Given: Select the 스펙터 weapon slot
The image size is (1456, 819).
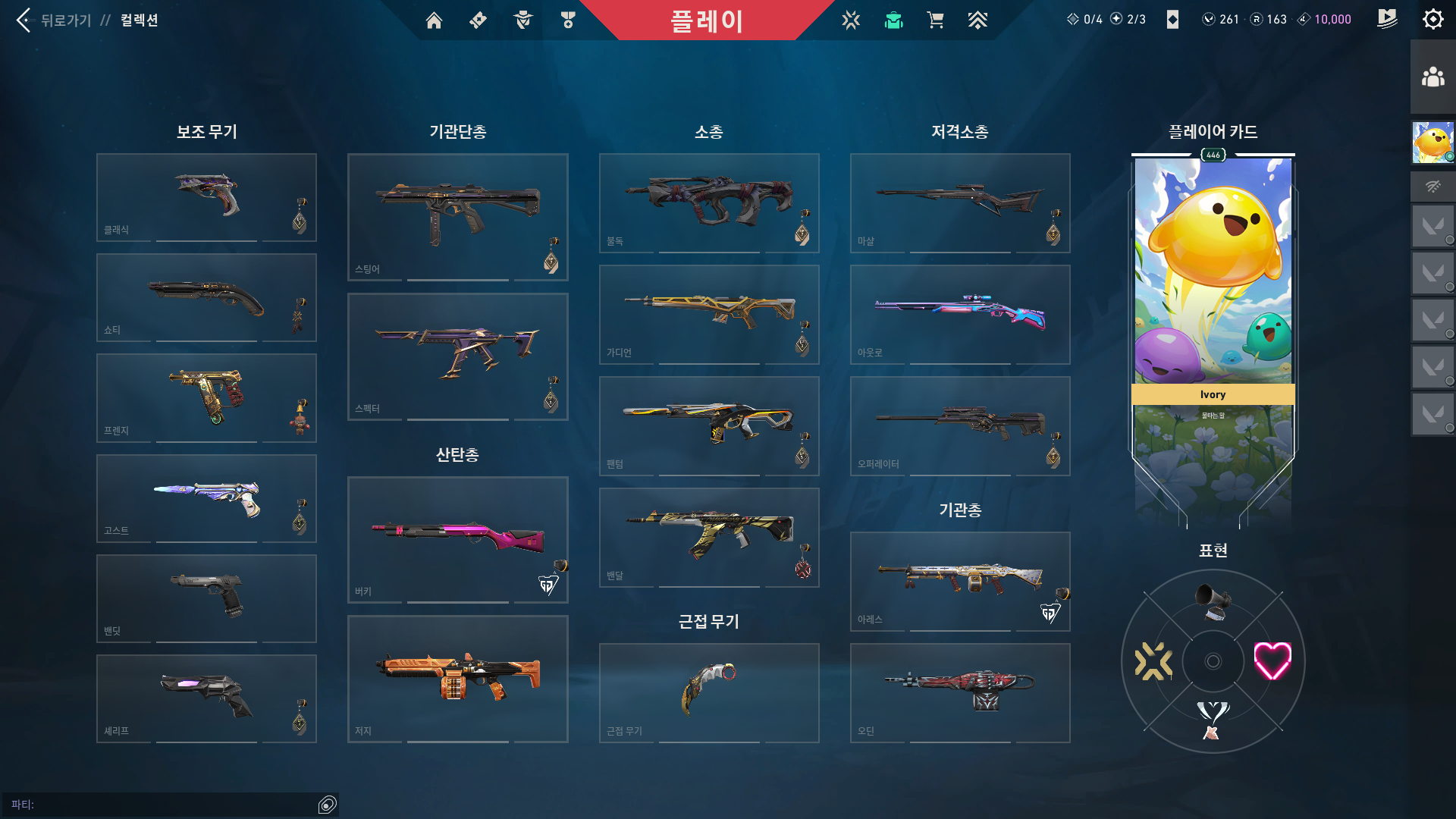Looking at the screenshot, I should 457,356.
